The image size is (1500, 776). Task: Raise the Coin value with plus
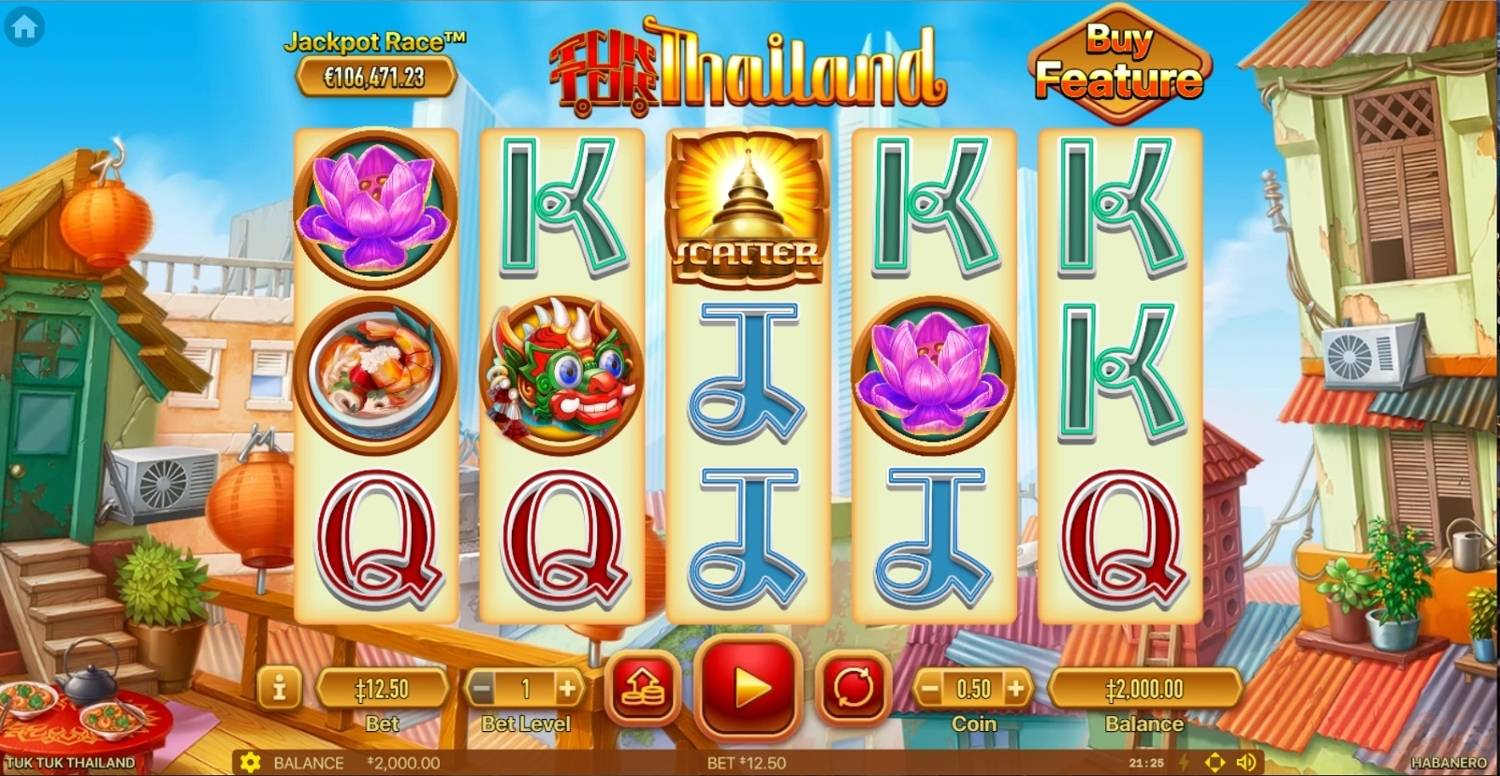pos(1015,688)
